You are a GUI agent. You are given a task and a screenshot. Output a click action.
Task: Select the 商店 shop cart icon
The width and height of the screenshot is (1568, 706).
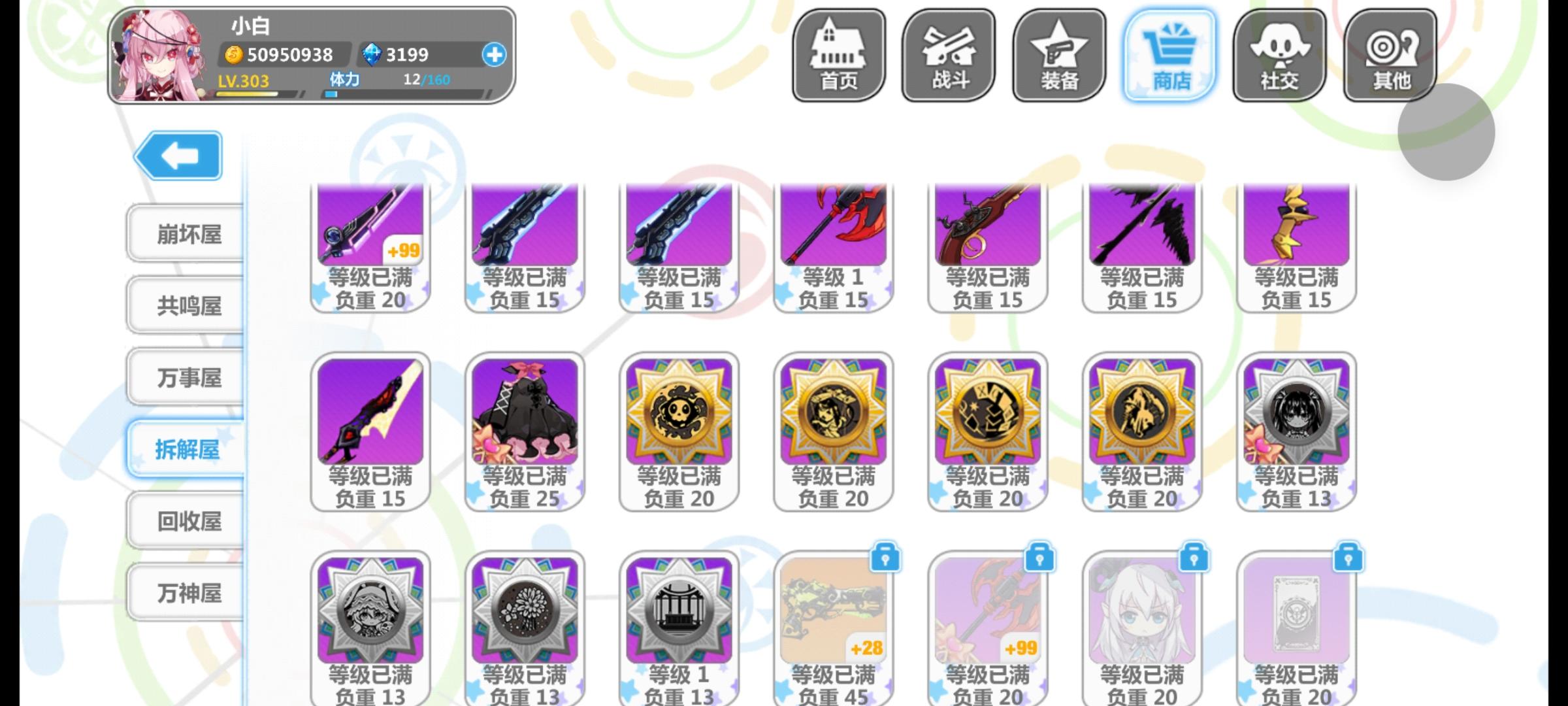(x=1169, y=52)
